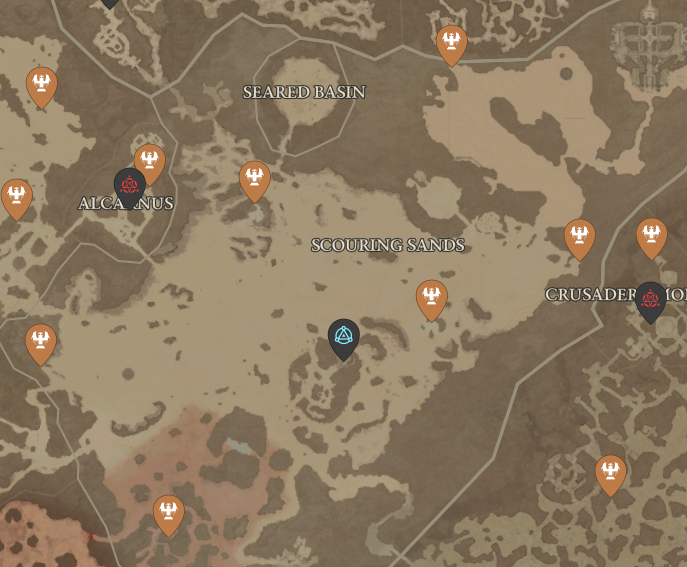
Task: Click the orange statue marker nearest Scouring Sands label
Action: pyautogui.click(x=431, y=297)
